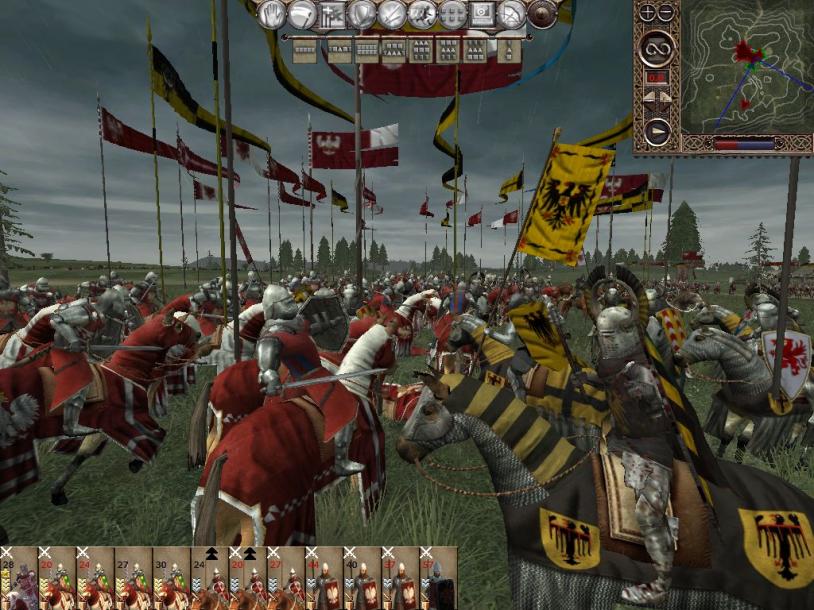Image resolution: width=814 pixels, height=610 pixels.
Task: Decrease game speed with left arrow
Action: point(647,96)
